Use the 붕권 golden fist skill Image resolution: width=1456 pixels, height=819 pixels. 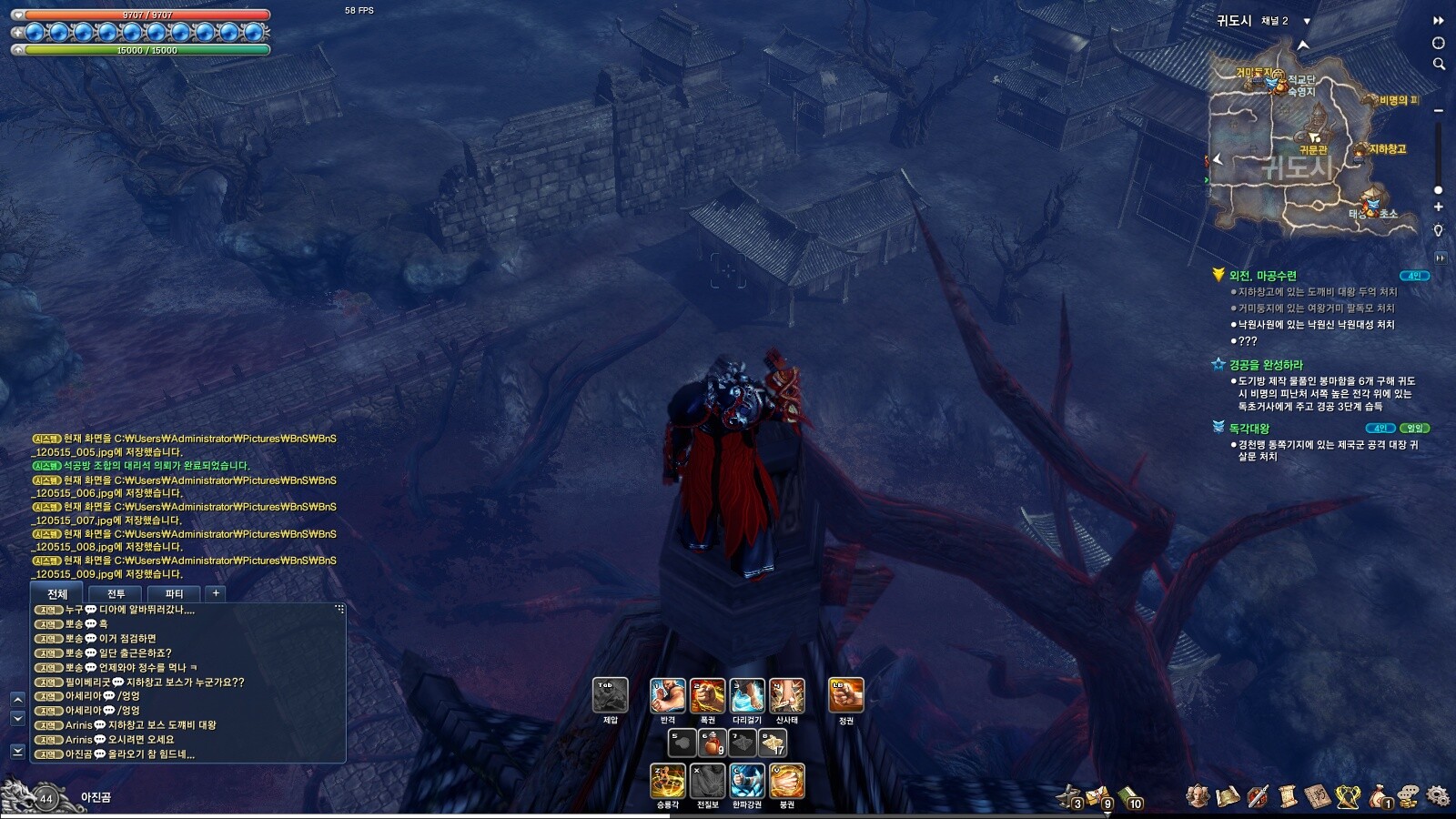787,781
